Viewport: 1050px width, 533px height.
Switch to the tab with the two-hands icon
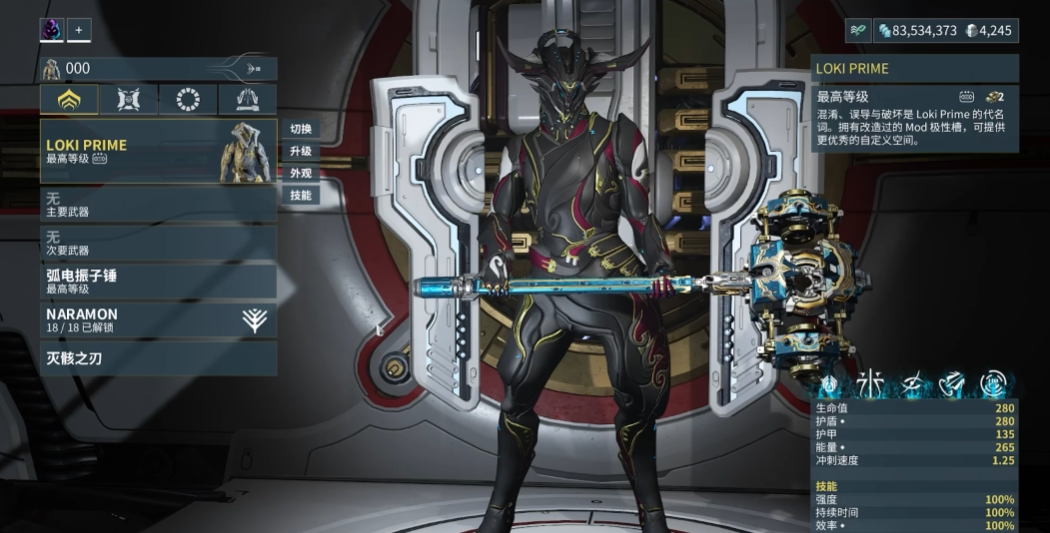coord(247,99)
